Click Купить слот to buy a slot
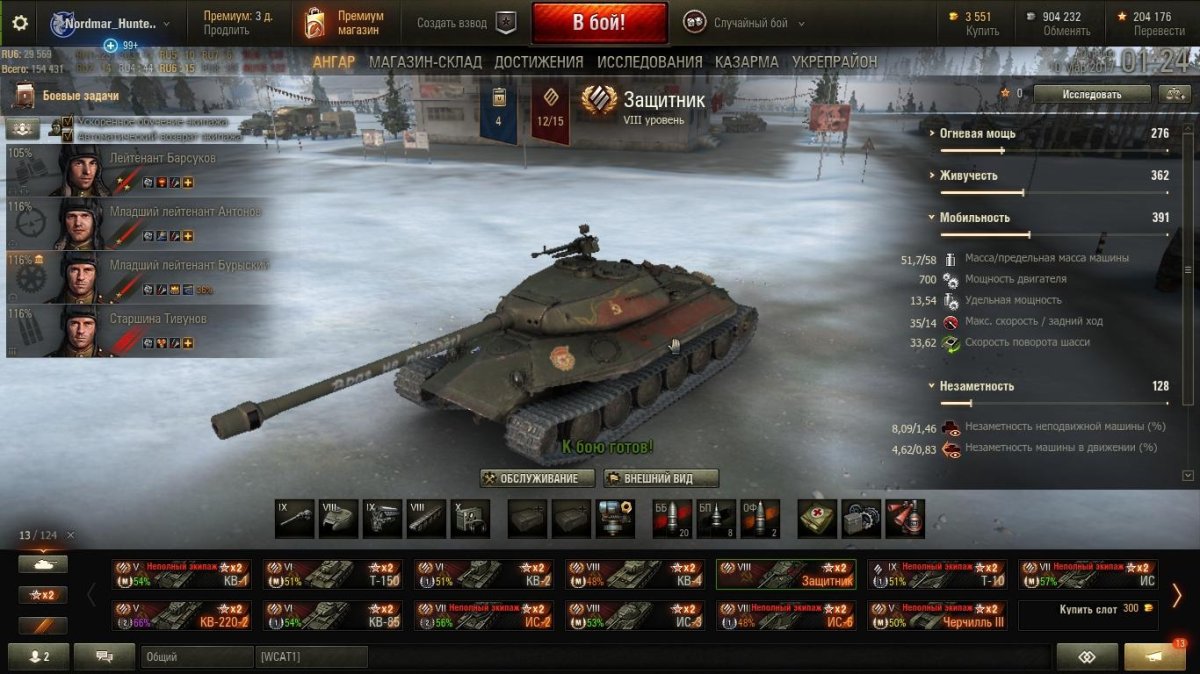The height and width of the screenshot is (674, 1200). click(x=1088, y=609)
